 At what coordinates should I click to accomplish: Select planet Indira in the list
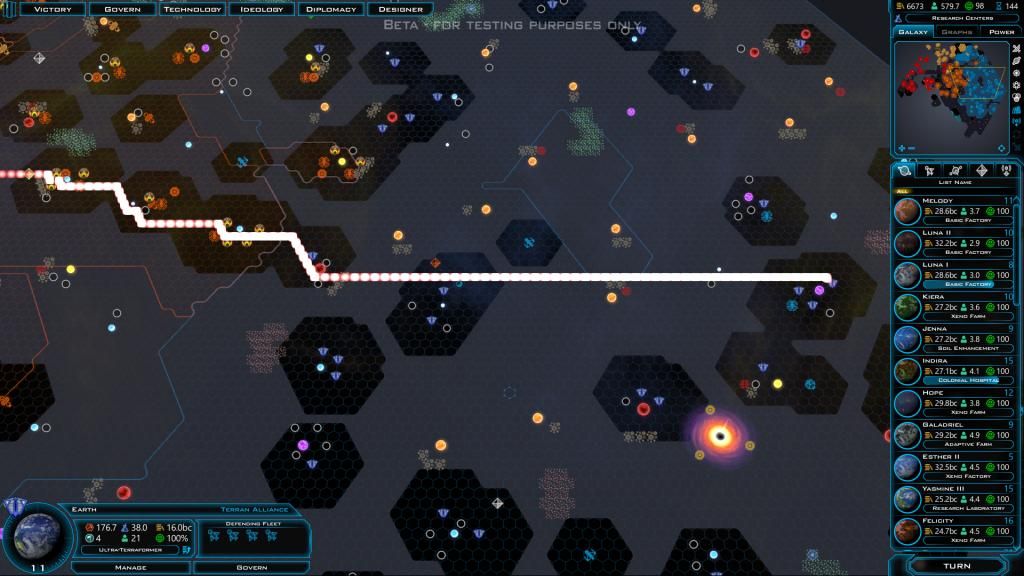click(x=955, y=371)
